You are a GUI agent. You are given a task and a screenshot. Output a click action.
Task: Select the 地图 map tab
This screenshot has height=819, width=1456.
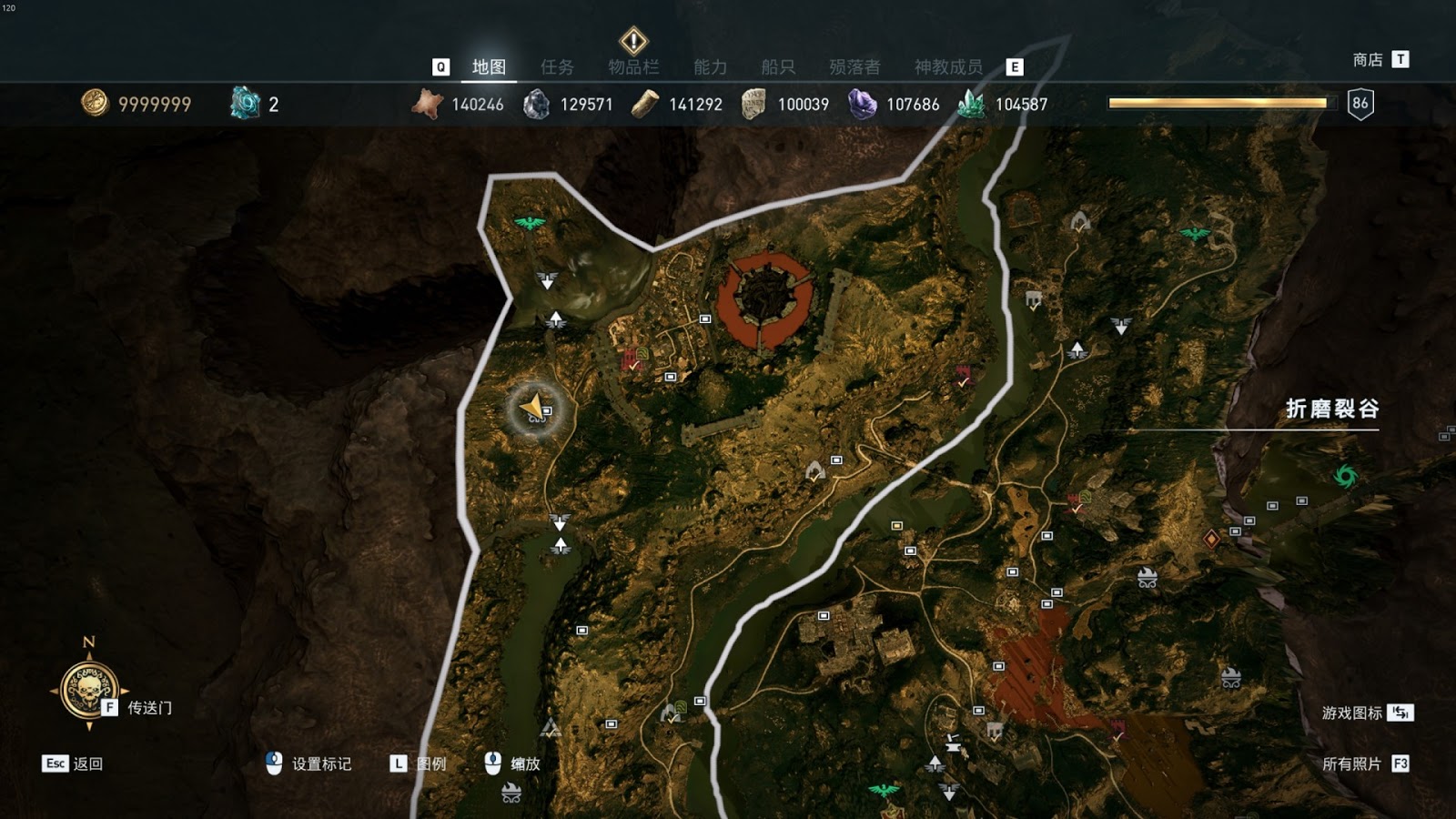pyautogui.click(x=489, y=66)
